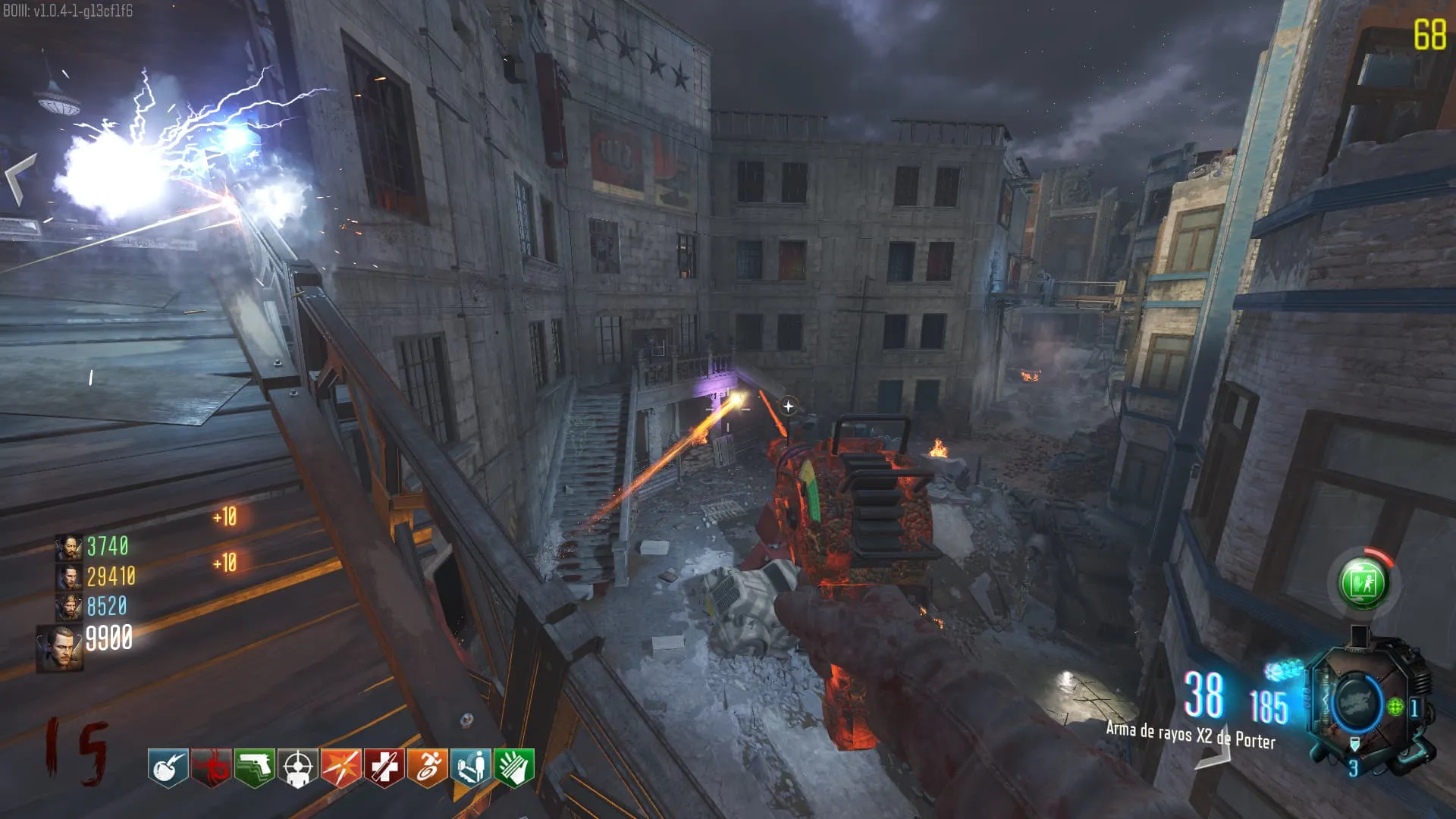Click the Double Tap bullets perk icon

tap(340, 768)
